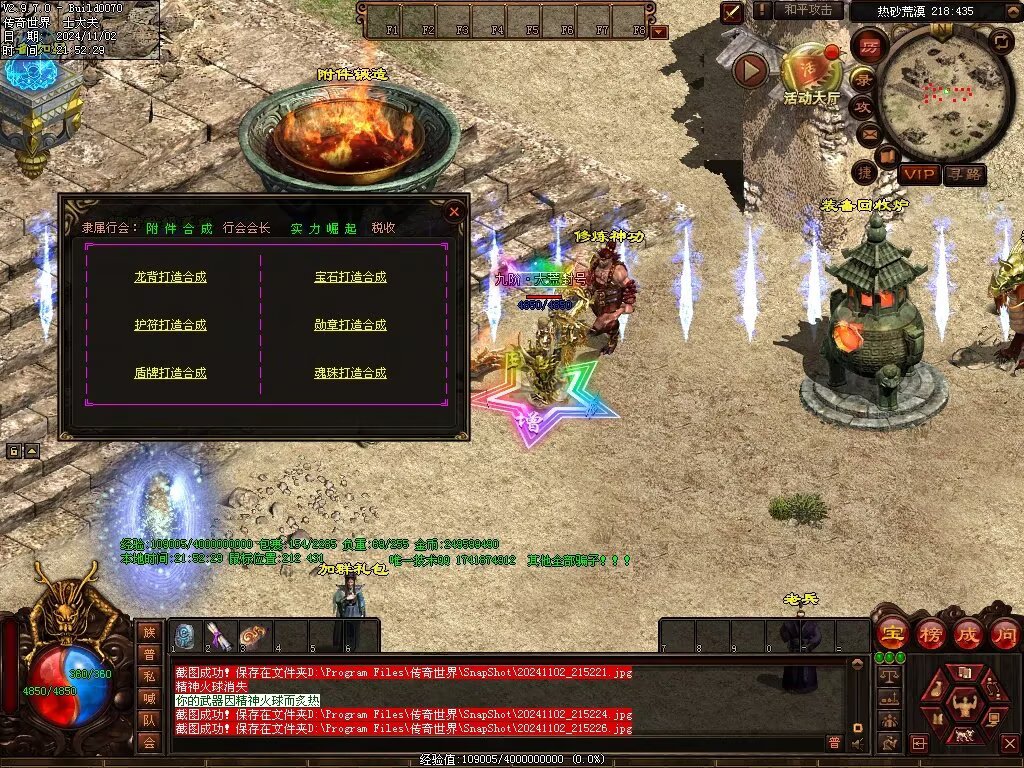Use the blue rune stone in hotbar slot 1
The height and width of the screenshot is (768, 1024).
186,636
